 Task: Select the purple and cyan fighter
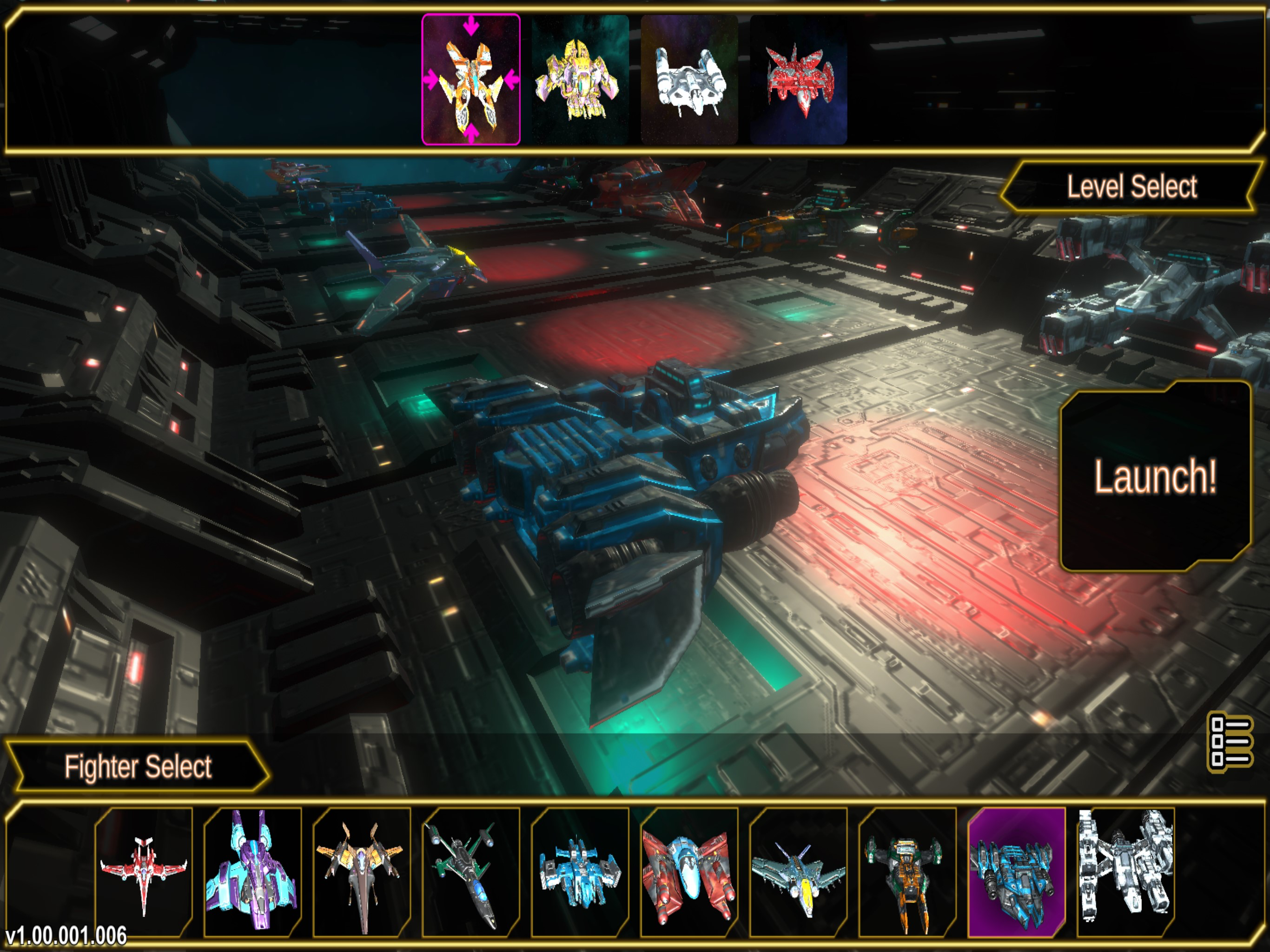pyautogui.click(x=252, y=872)
